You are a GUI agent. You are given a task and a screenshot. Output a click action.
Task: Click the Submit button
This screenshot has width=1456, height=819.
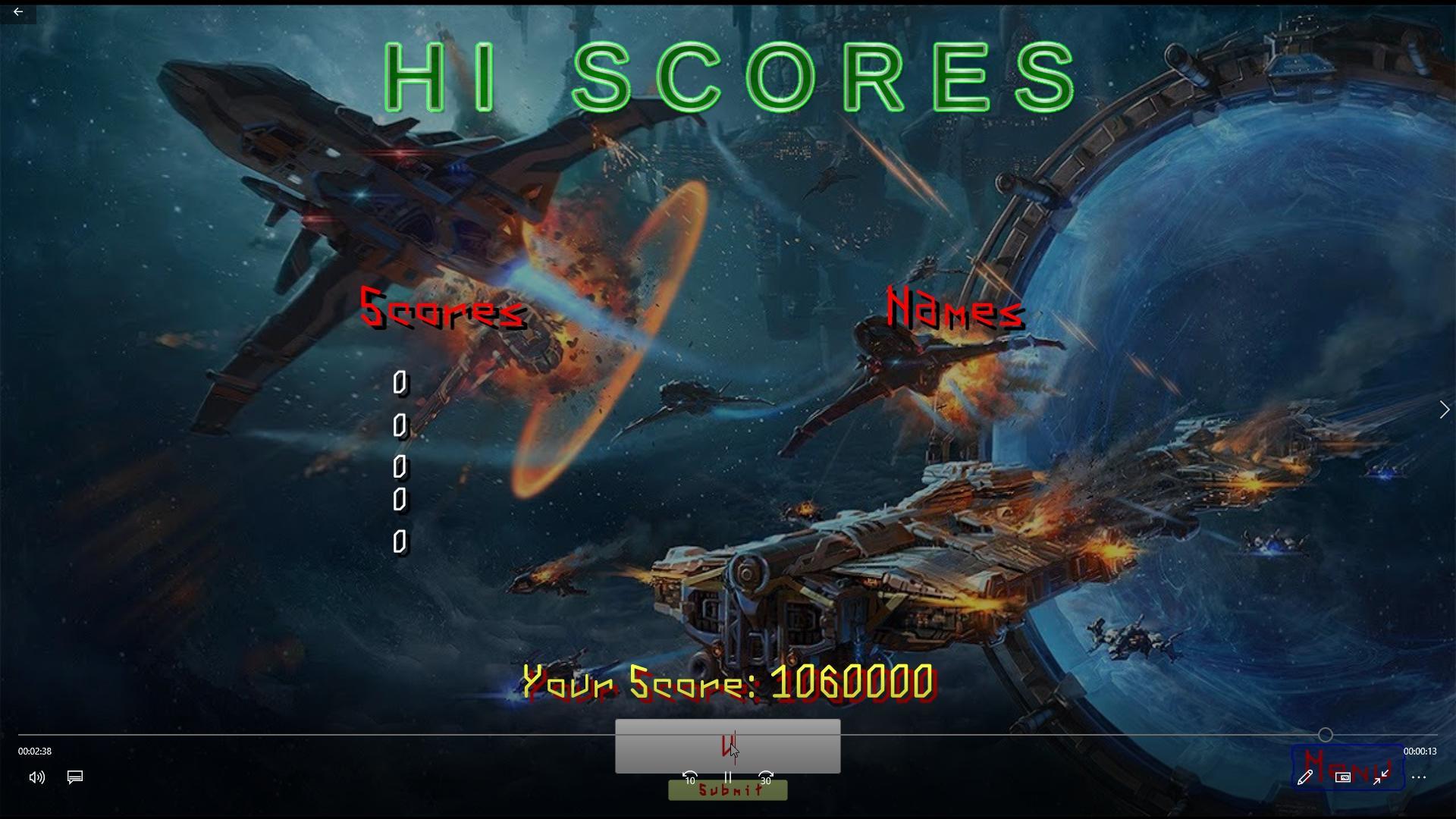point(726,789)
